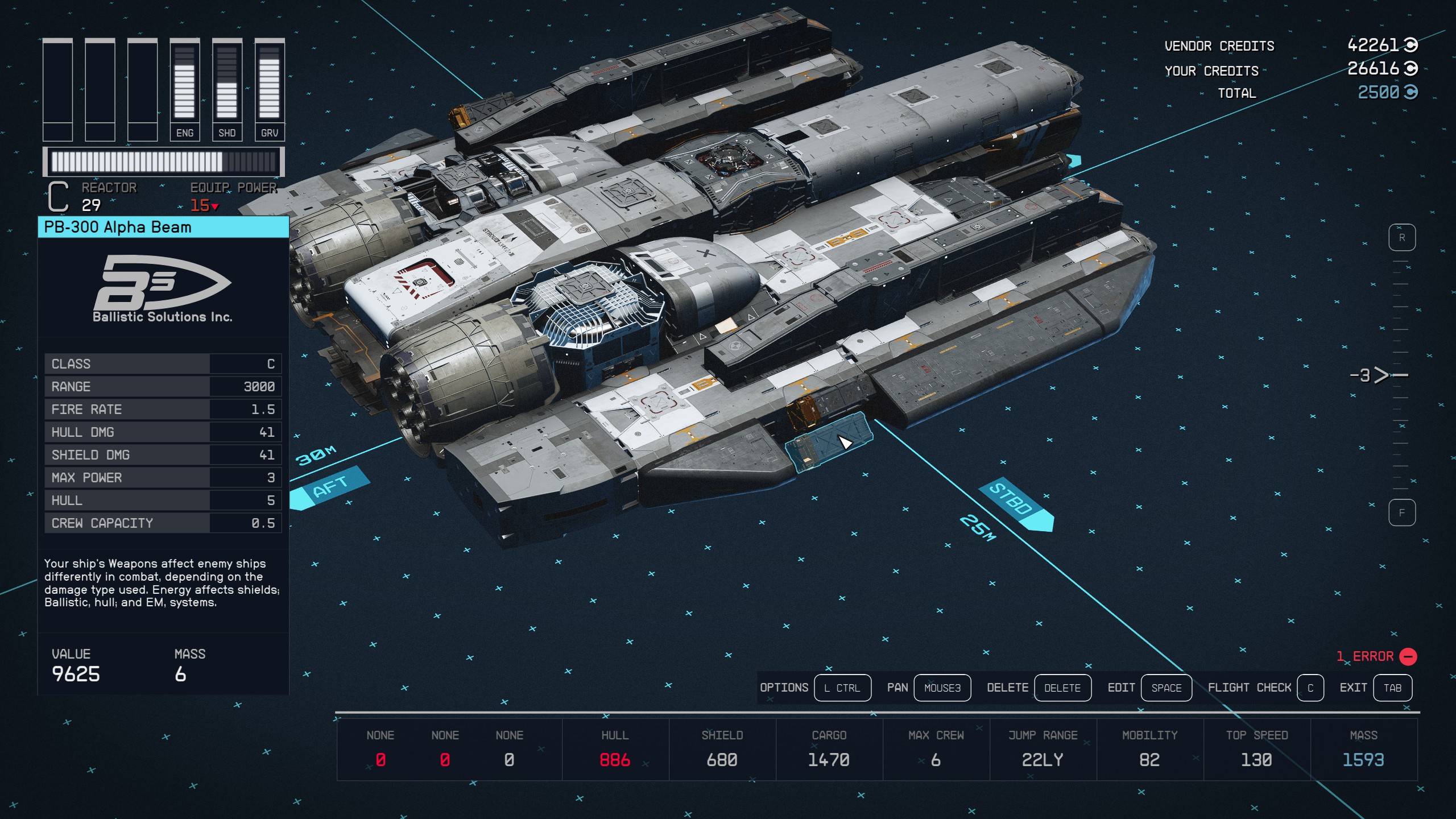Lower the build floor with the F button

coord(1401,513)
